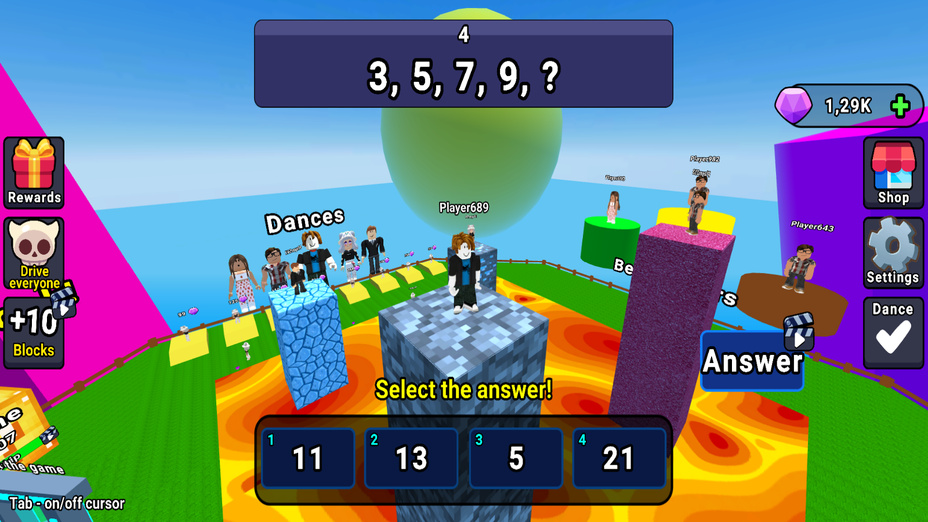
Task: Buy more gems with the green plus
Action: 900,106
